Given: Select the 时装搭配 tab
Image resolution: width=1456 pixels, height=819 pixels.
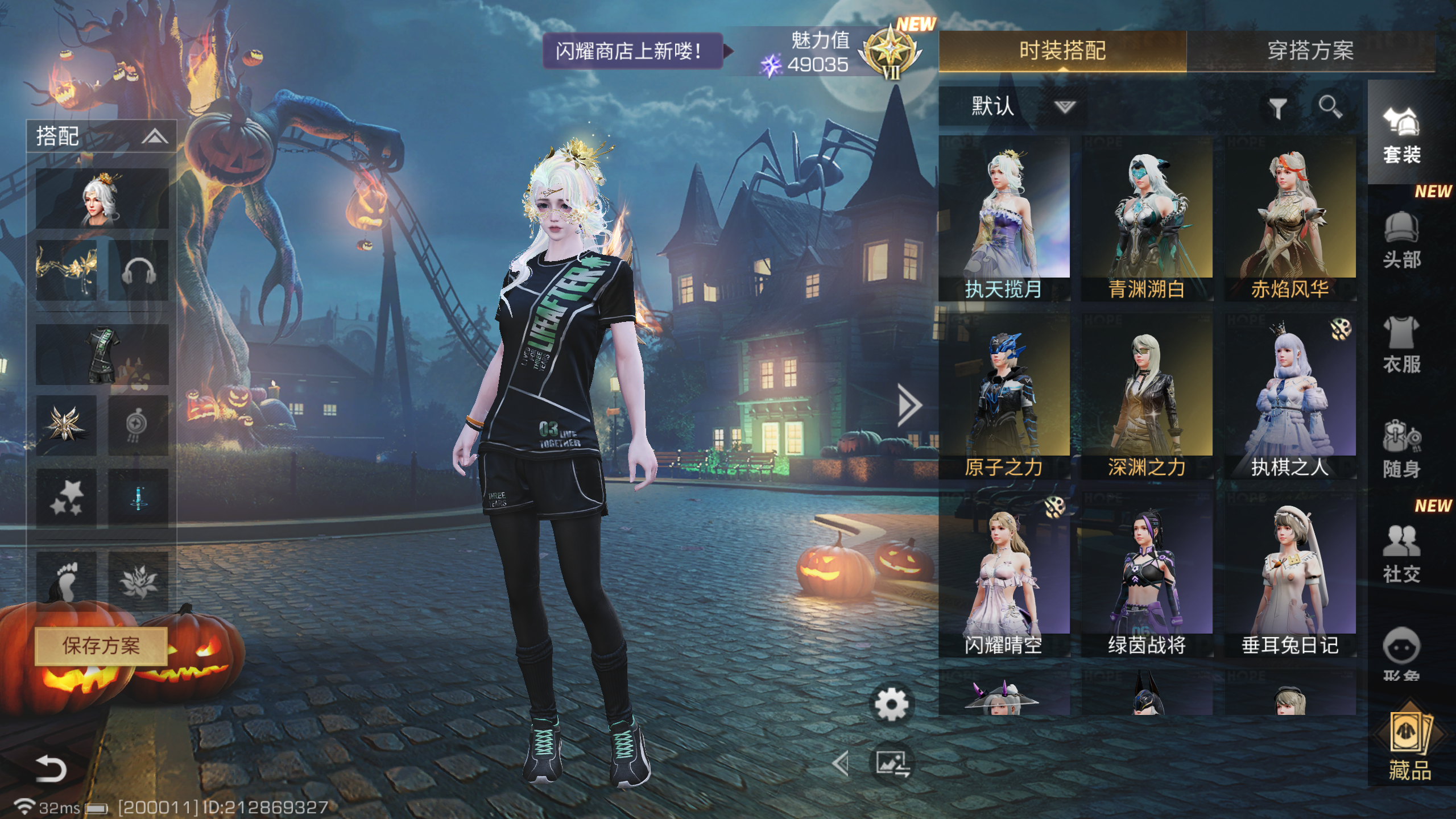Looking at the screenshot, I should click(1062, 51).
